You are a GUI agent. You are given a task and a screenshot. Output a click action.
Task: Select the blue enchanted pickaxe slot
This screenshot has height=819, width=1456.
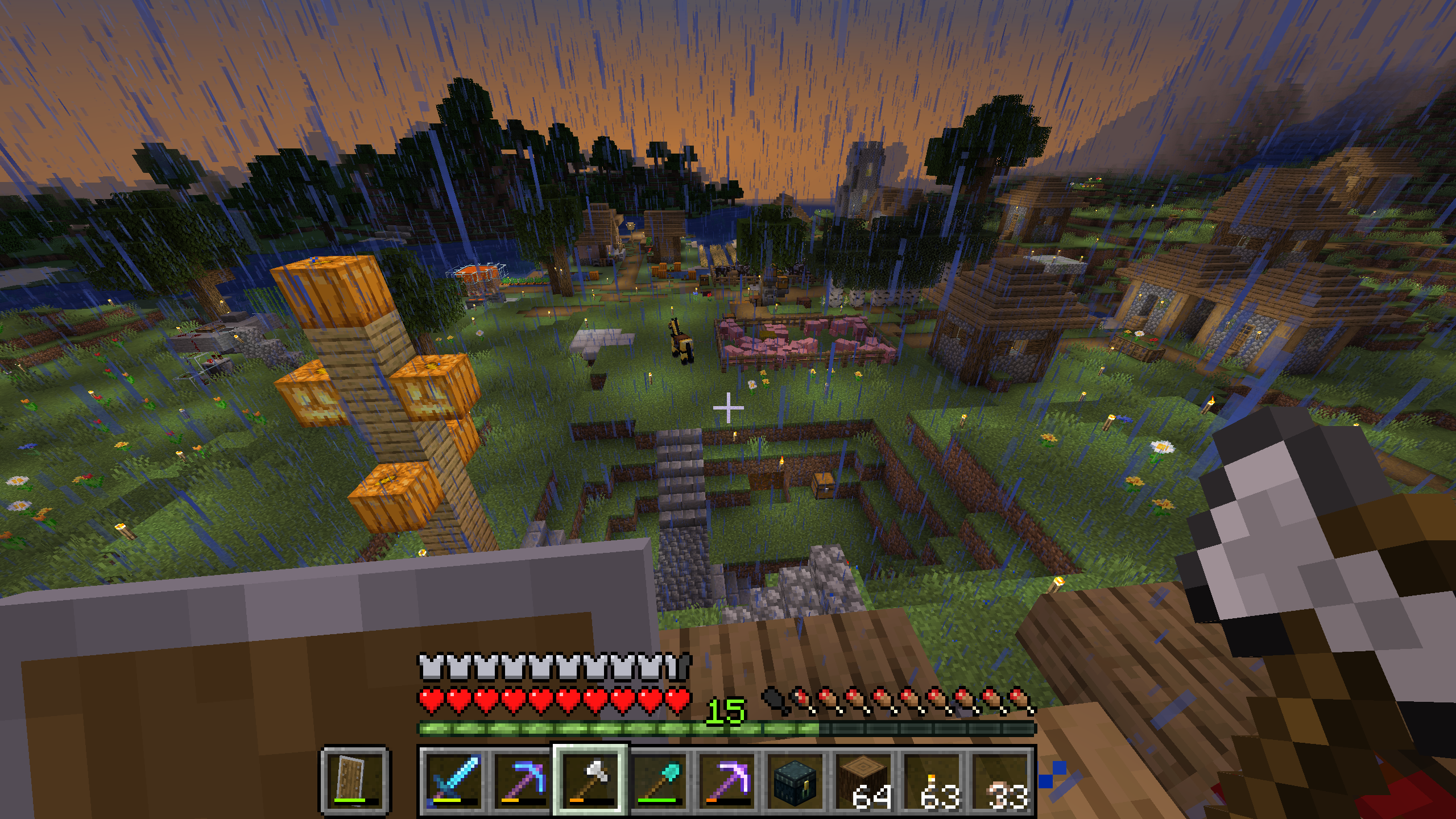click(522, 780)
